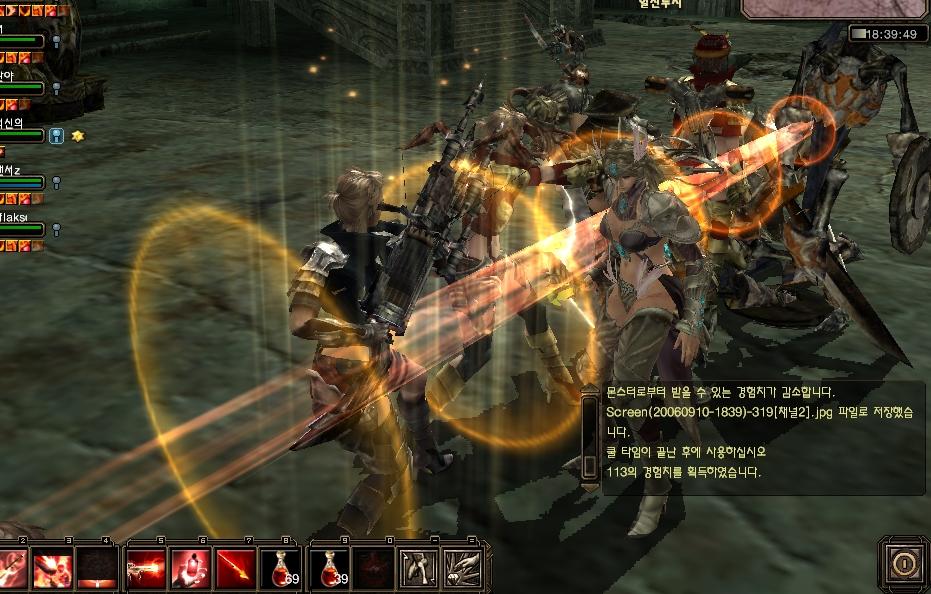
Task: Use the red potion showing 69
Action: [x=281, y=568]
